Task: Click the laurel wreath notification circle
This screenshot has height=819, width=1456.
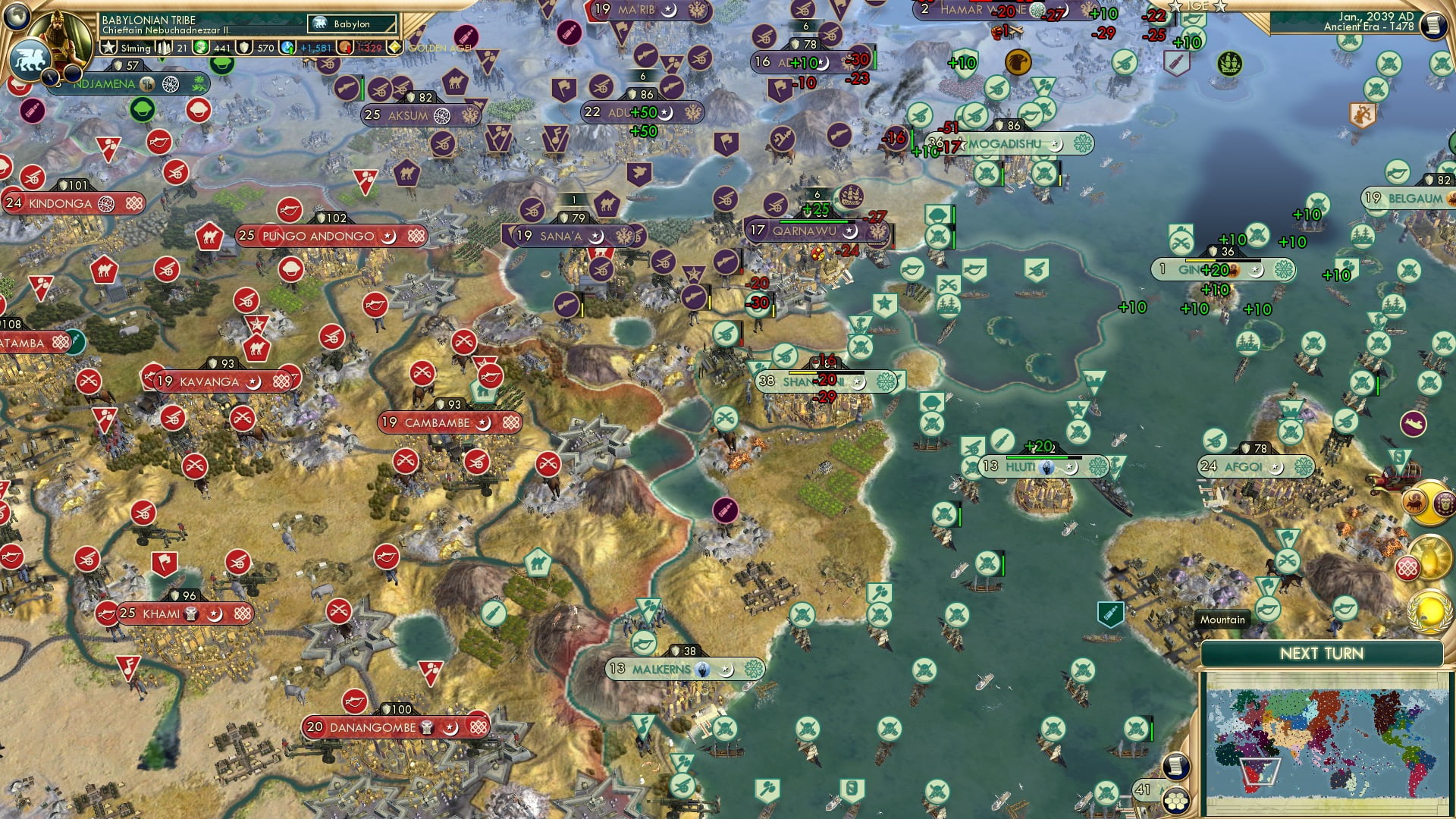Action: point(1429,612)
